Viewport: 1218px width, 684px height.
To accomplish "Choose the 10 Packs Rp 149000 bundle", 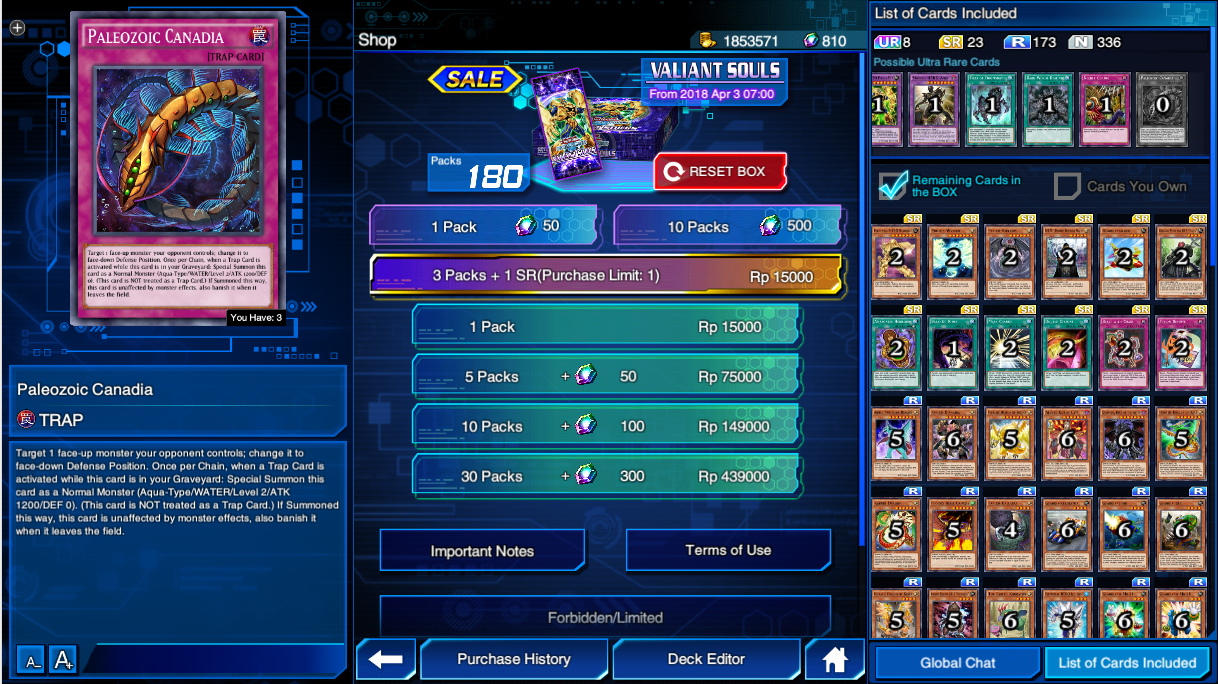I will click(x=607, y=427).
